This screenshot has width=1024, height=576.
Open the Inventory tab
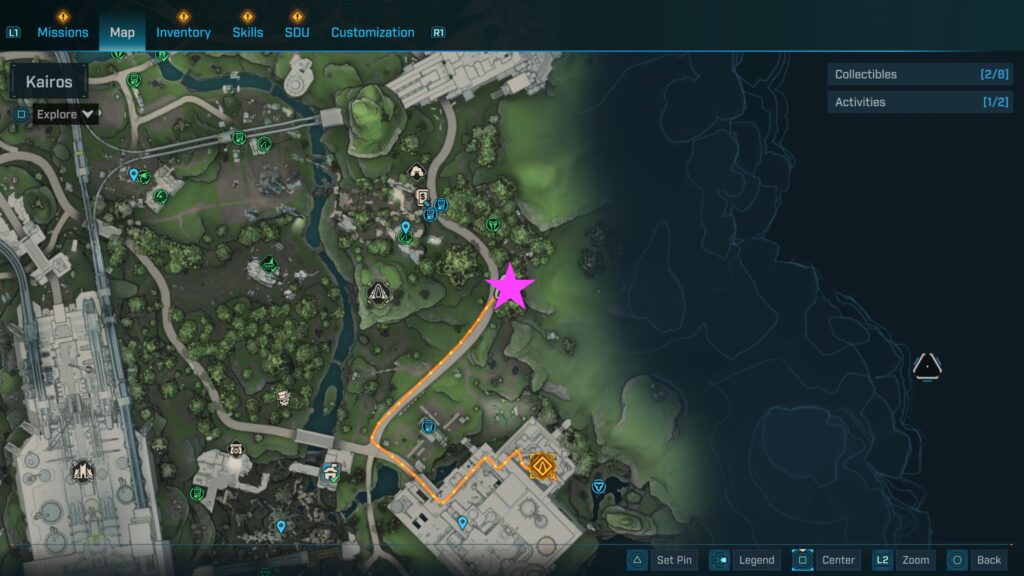pos(183,32)
